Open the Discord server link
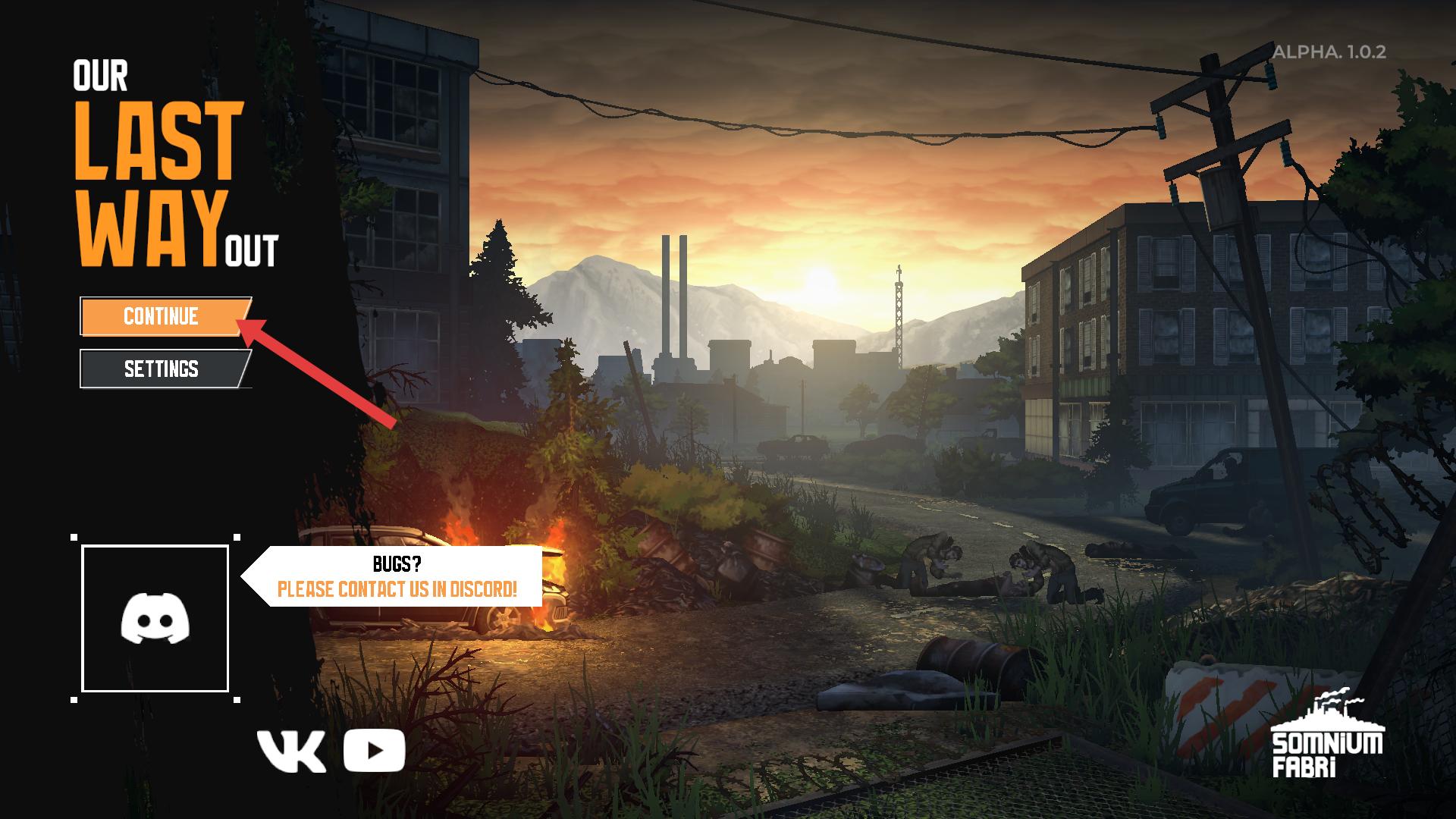 pos(155,618)
